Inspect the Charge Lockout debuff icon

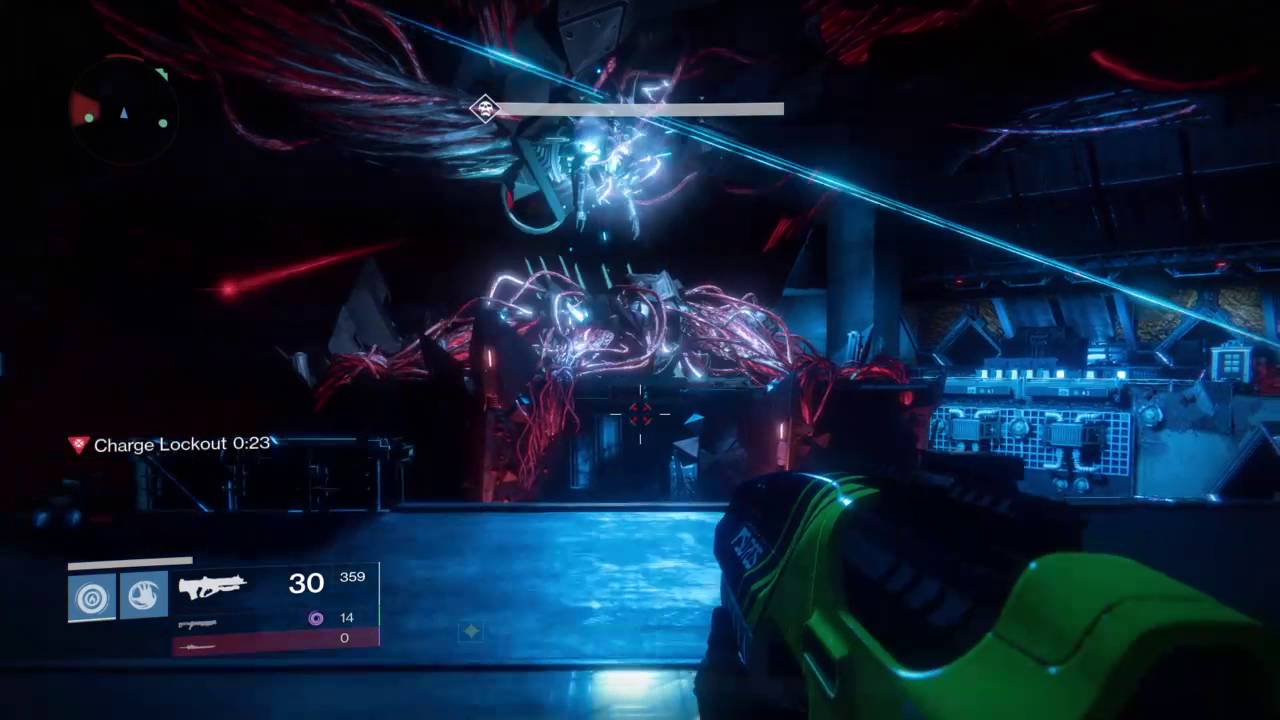(78, 444)
